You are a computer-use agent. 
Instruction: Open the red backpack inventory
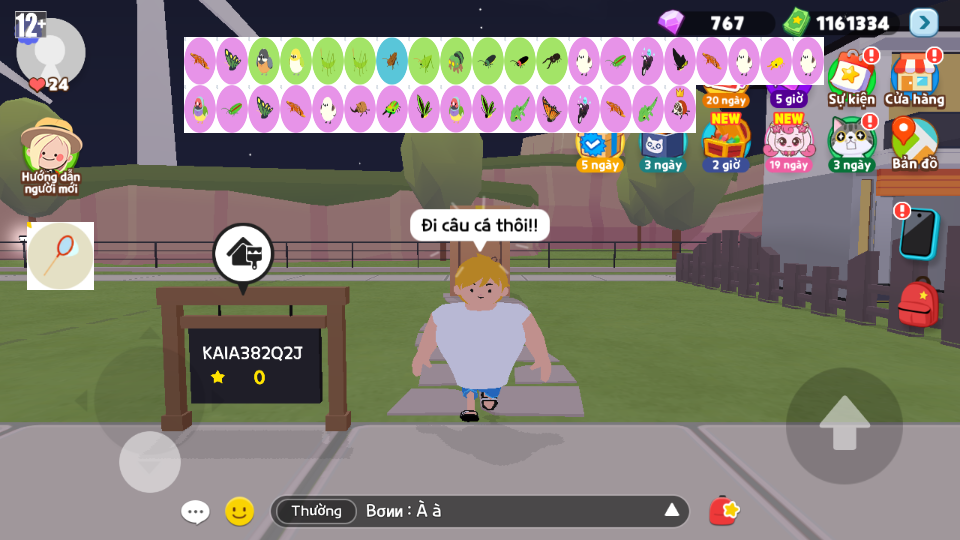(918, 302)
